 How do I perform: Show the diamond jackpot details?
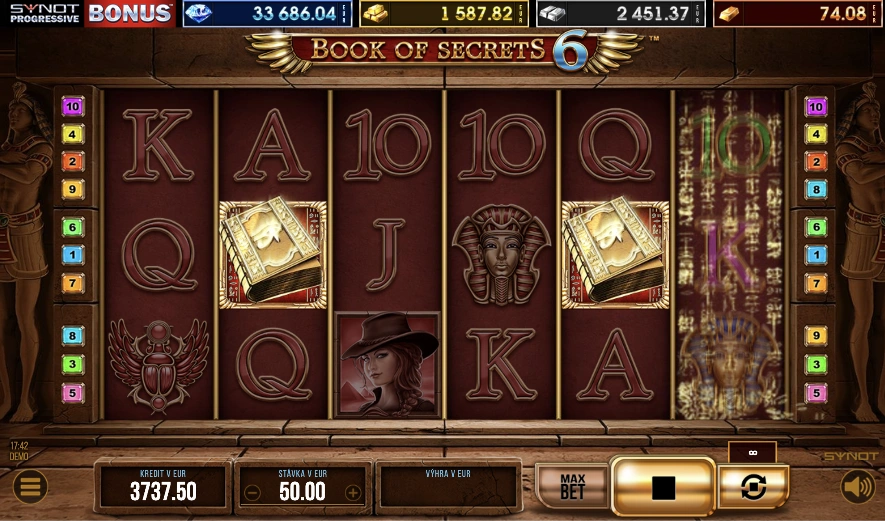pos(267,14)
